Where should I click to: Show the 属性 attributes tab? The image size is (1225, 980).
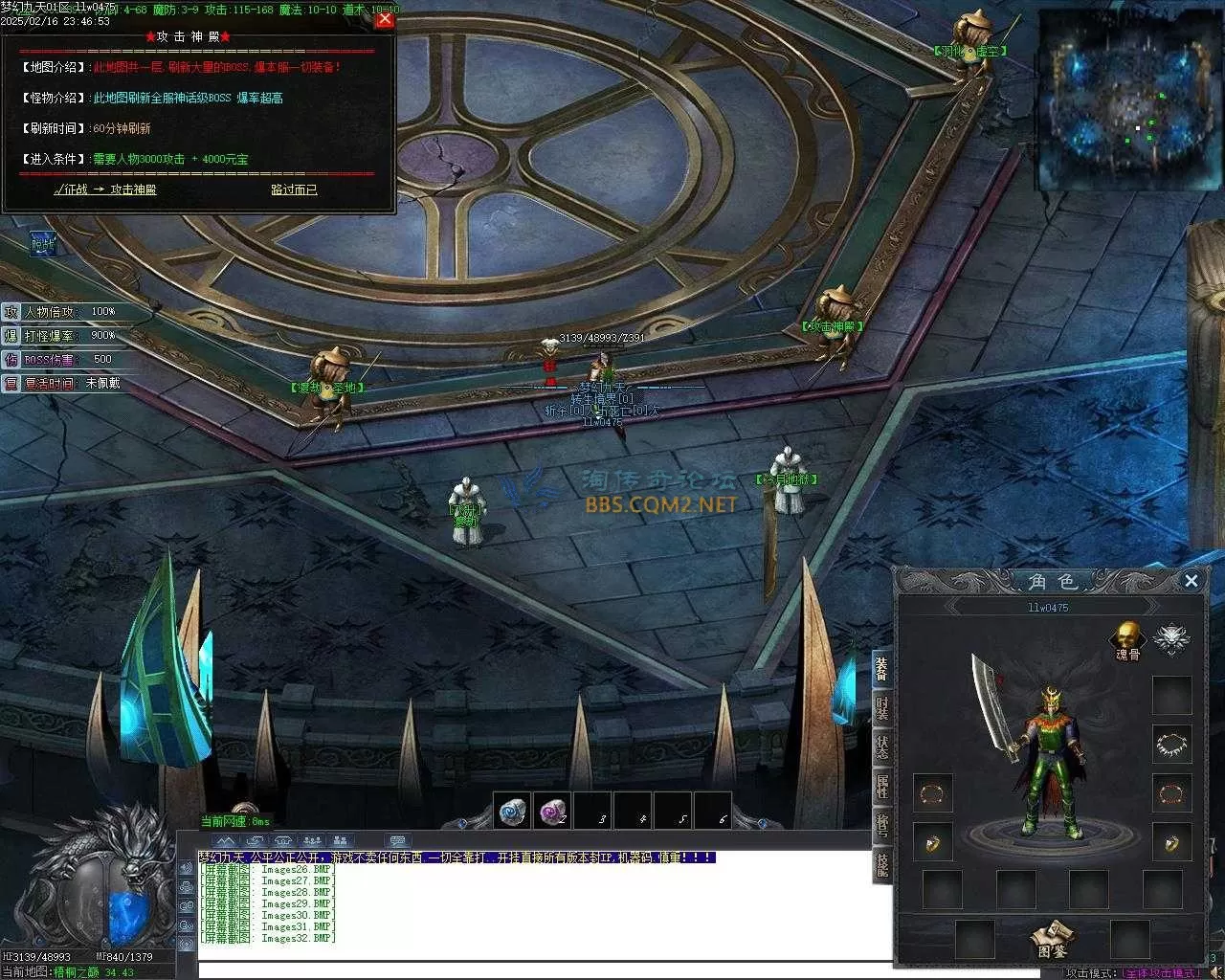click(x=881, y=787)
